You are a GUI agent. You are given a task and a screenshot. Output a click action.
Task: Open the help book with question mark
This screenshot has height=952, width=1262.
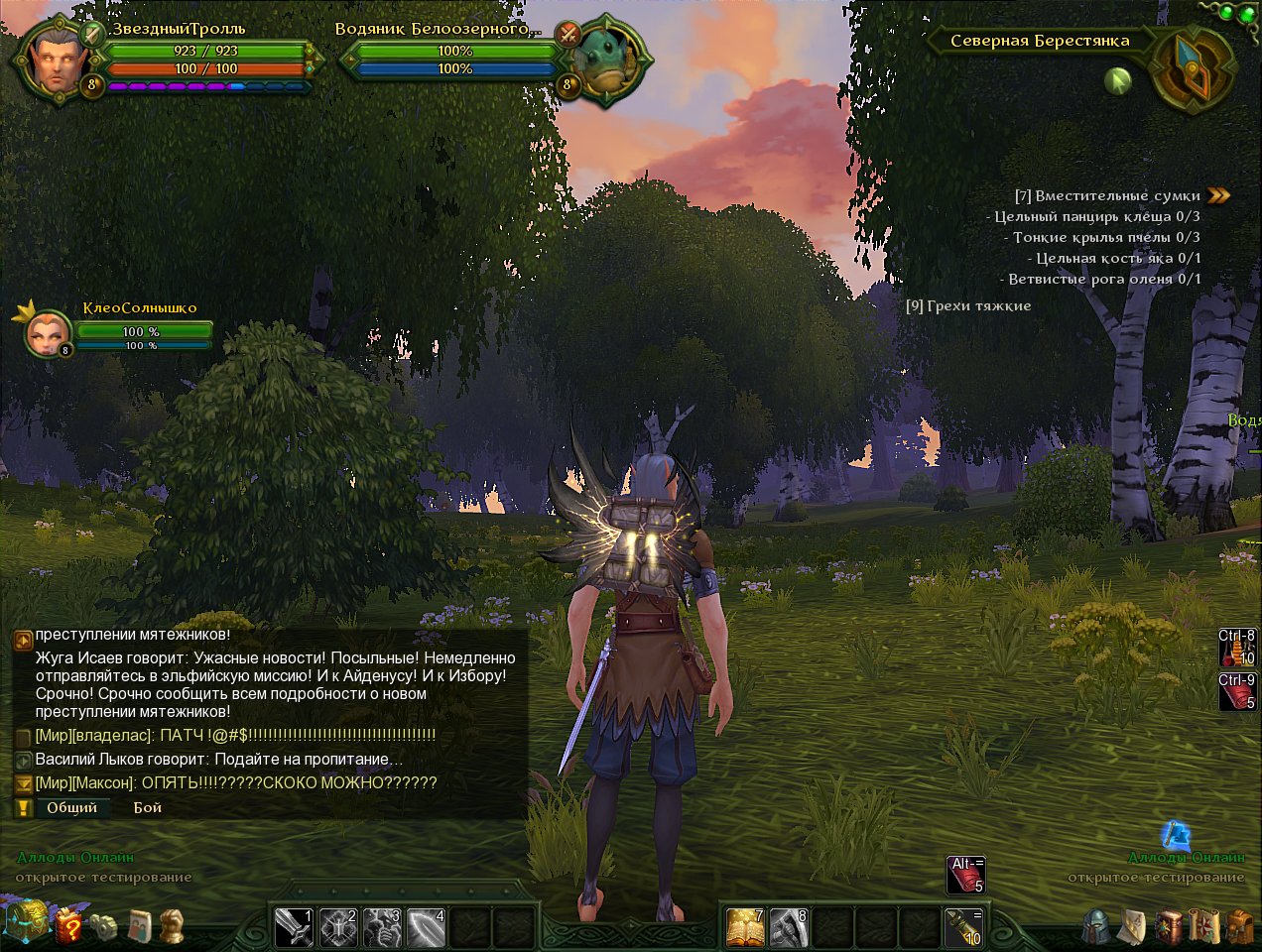68,926
